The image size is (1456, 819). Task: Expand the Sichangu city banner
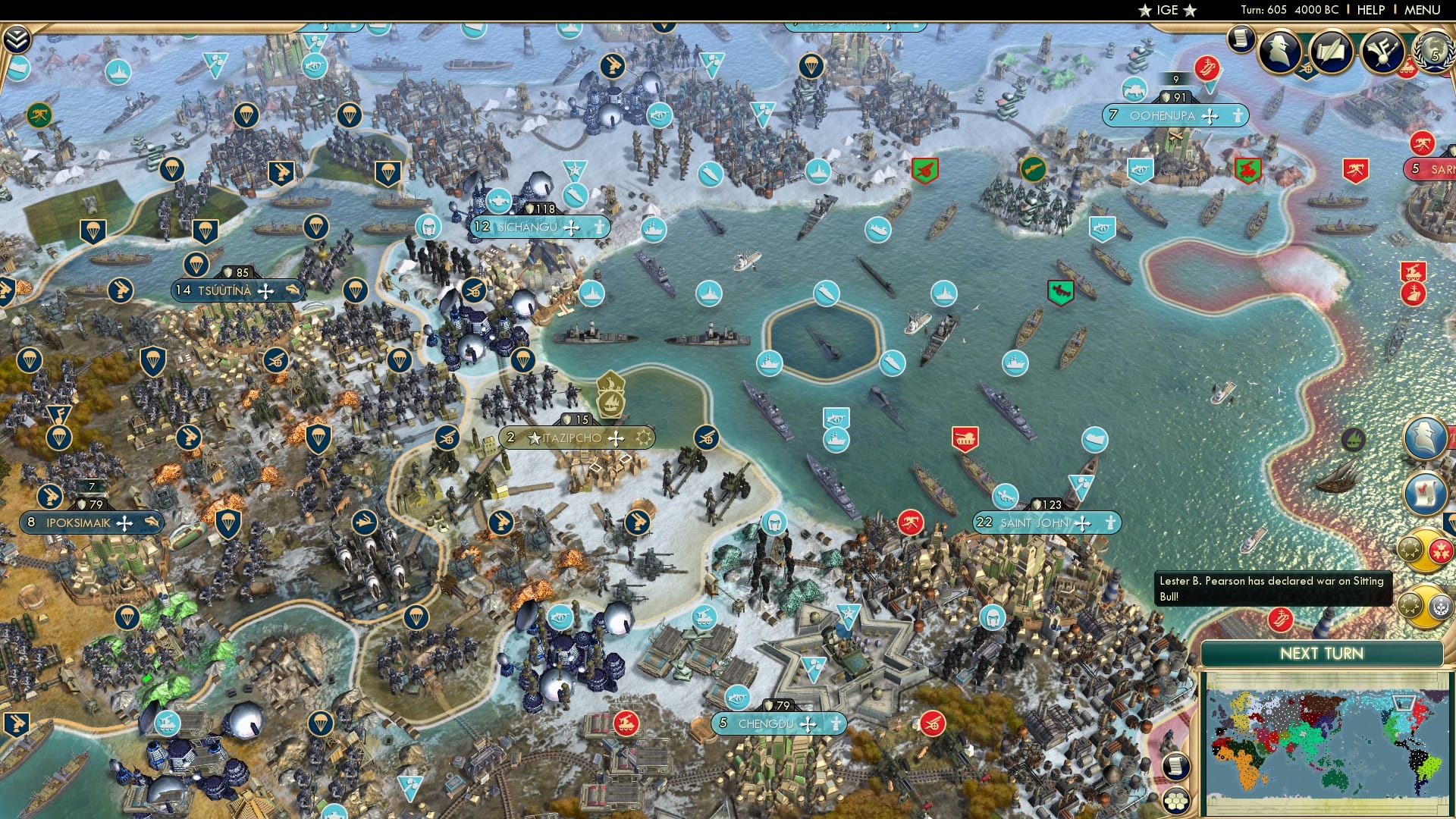[x=538, y=225]
